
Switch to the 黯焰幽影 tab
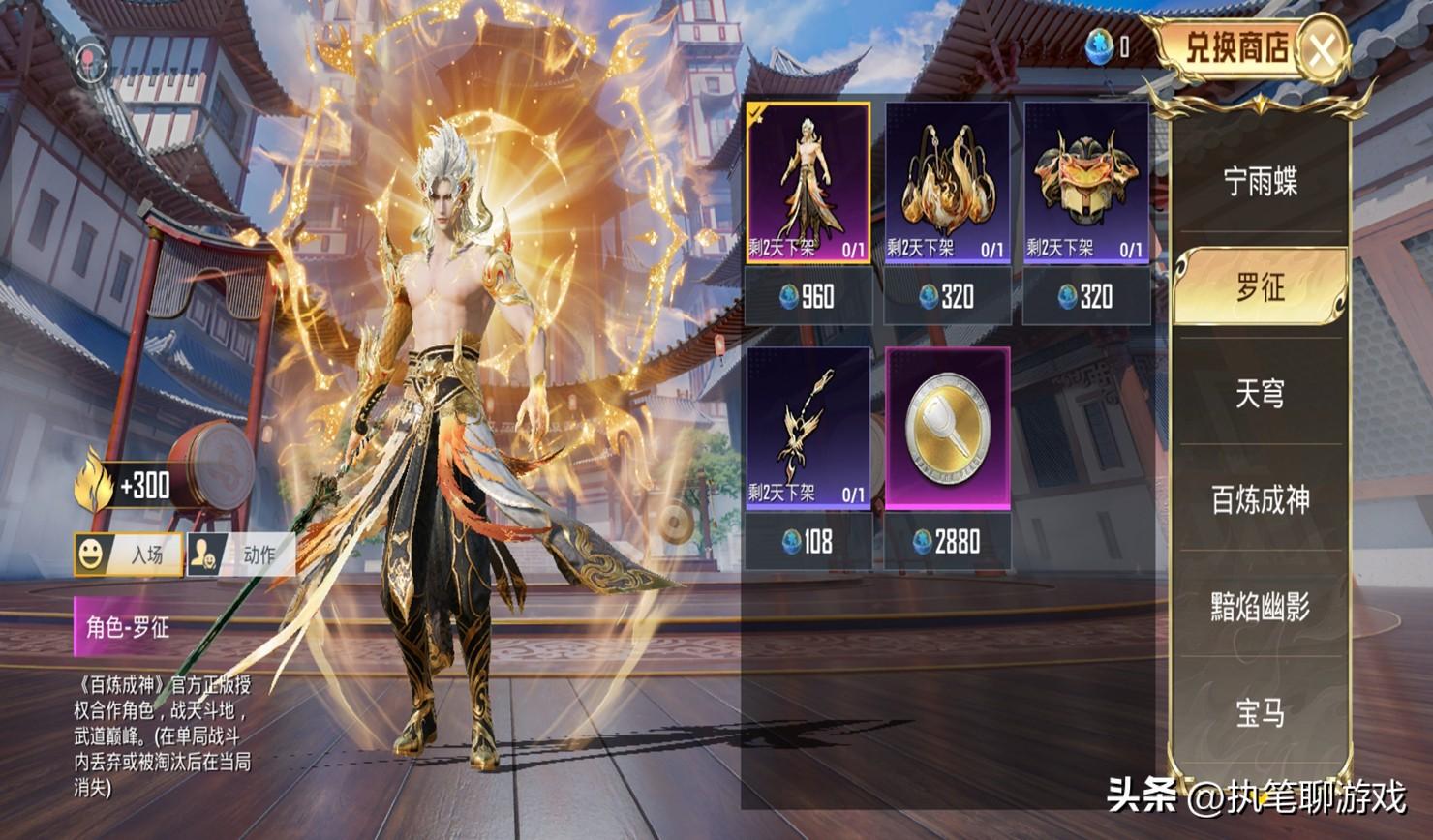point(1260,607)
